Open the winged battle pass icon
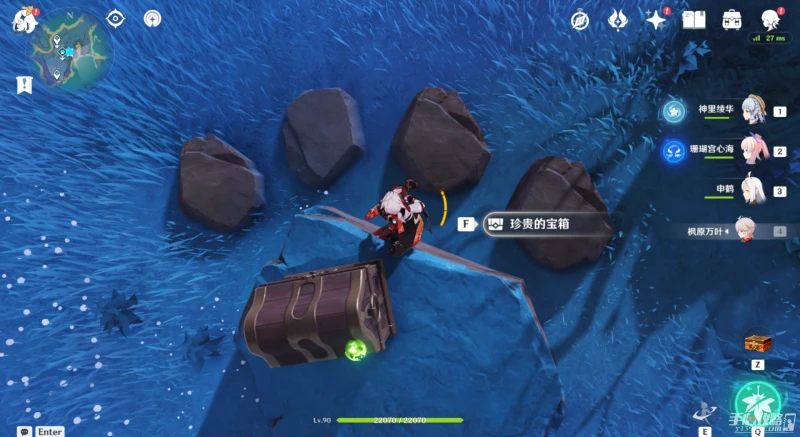800x437 pixels. (618, 19)
